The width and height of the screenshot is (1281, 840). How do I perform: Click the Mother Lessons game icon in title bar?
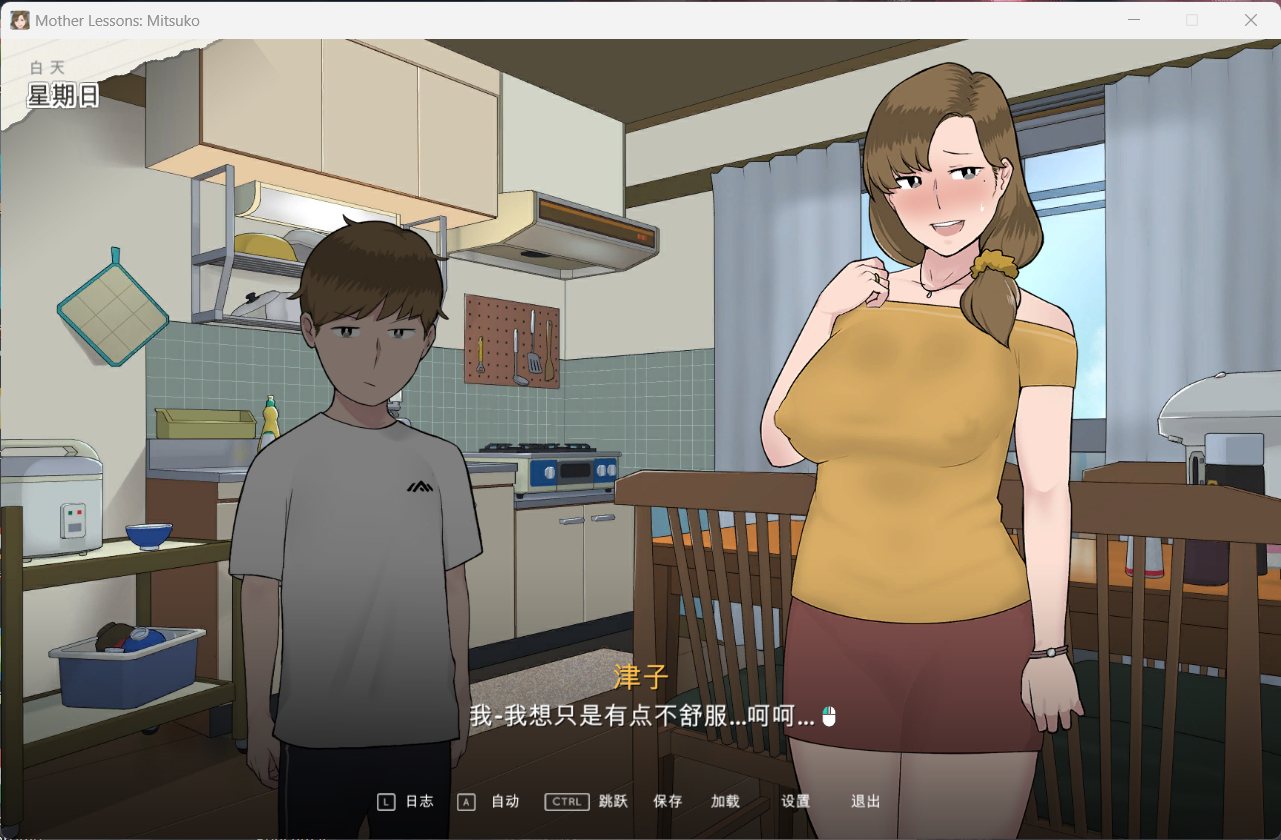(x=18, y=20)
